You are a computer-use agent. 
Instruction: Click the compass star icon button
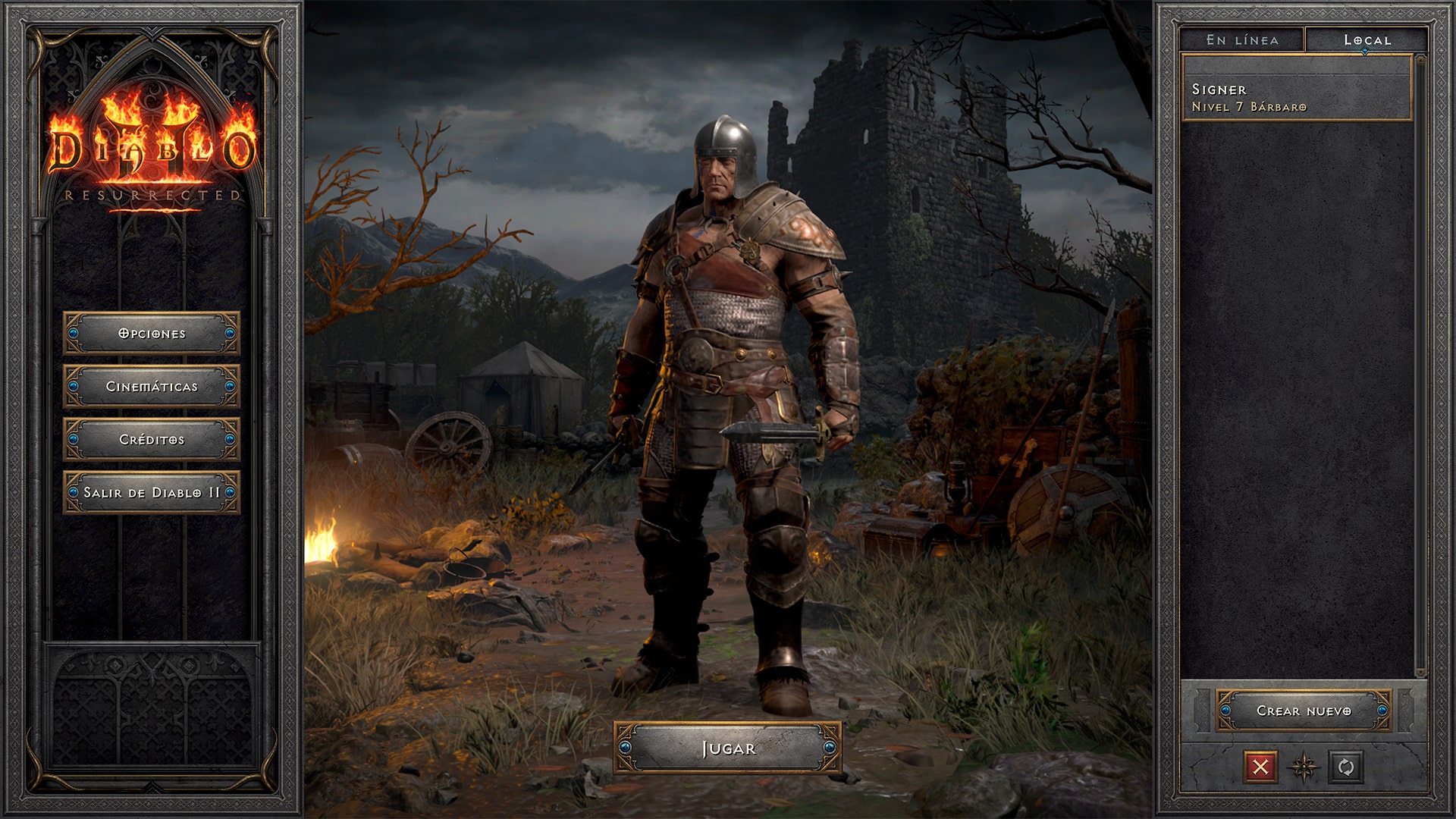pos(1304,767)
